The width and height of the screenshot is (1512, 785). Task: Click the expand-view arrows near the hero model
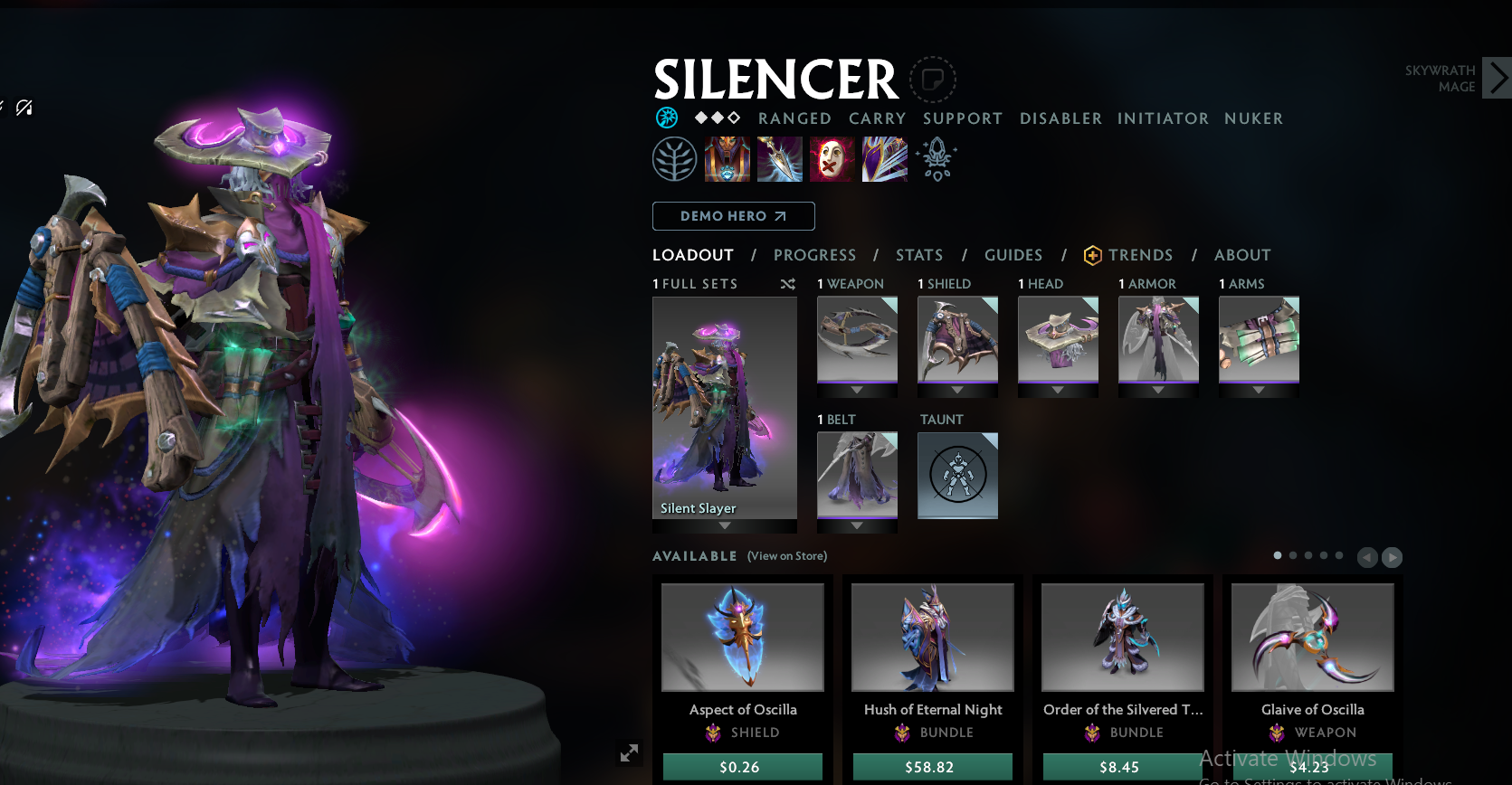[x=629, y=752]
